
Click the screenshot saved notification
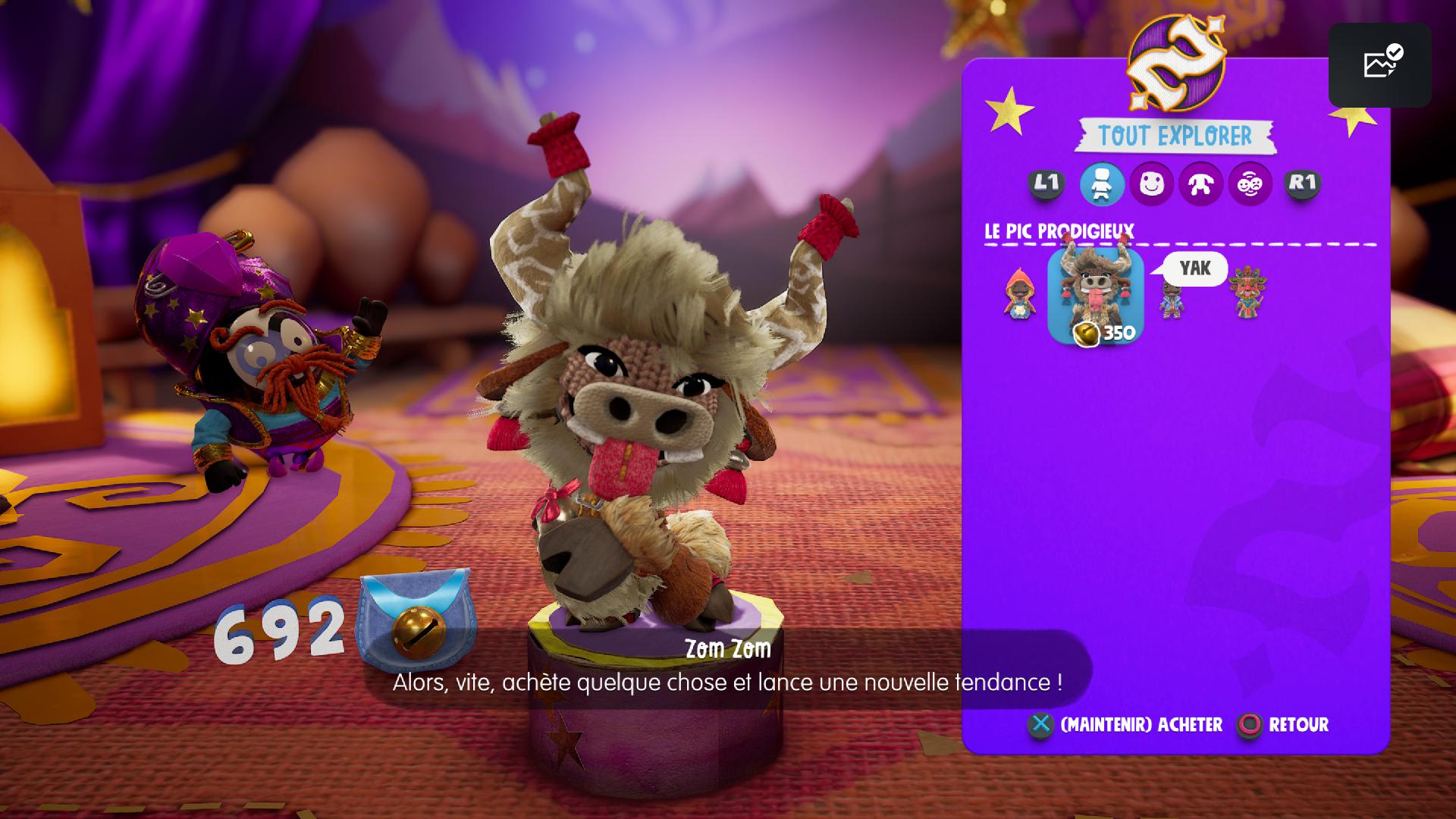click(1379, 64)
